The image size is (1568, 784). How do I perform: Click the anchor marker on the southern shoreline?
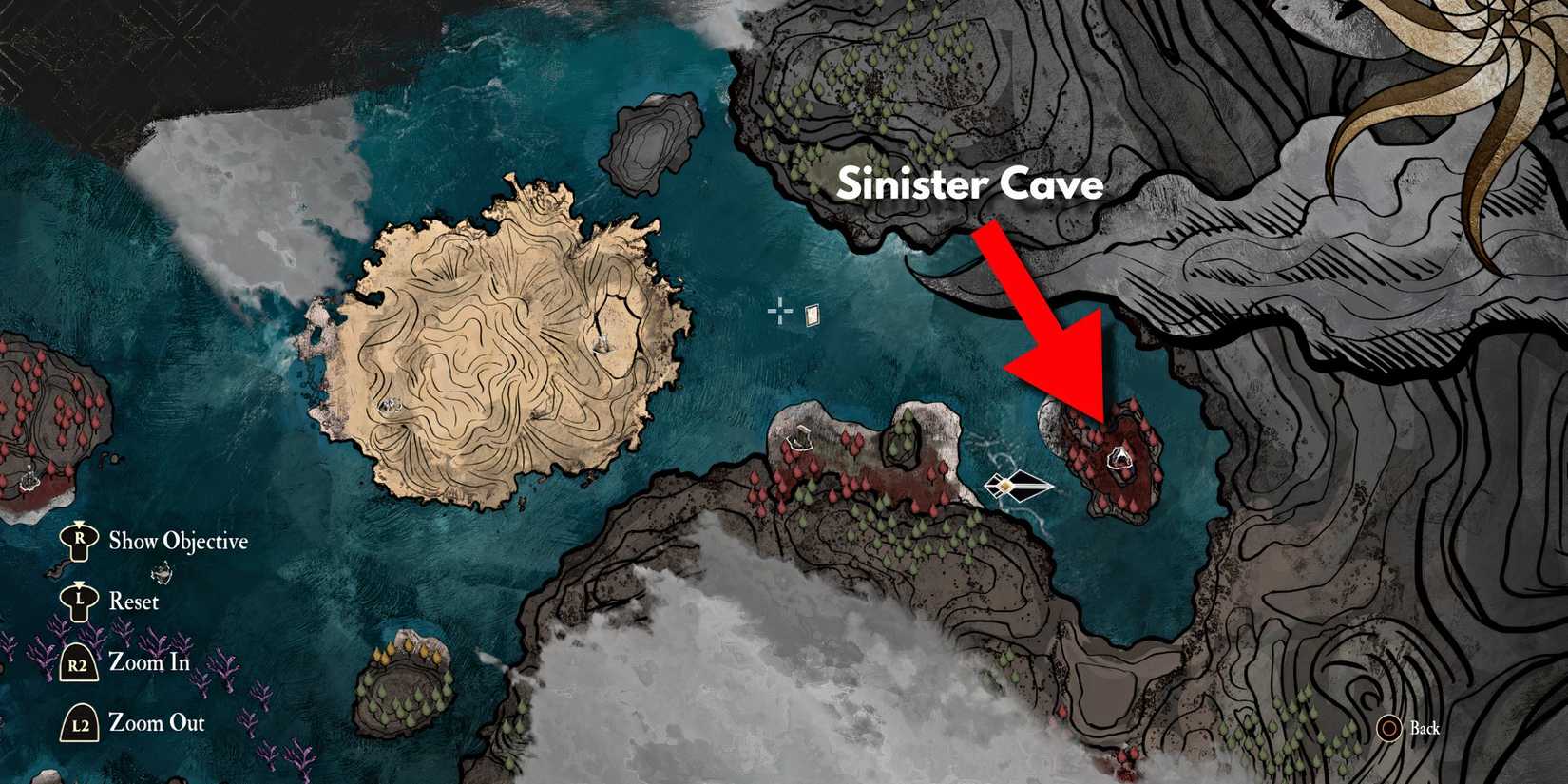click(x=801, y=440)
